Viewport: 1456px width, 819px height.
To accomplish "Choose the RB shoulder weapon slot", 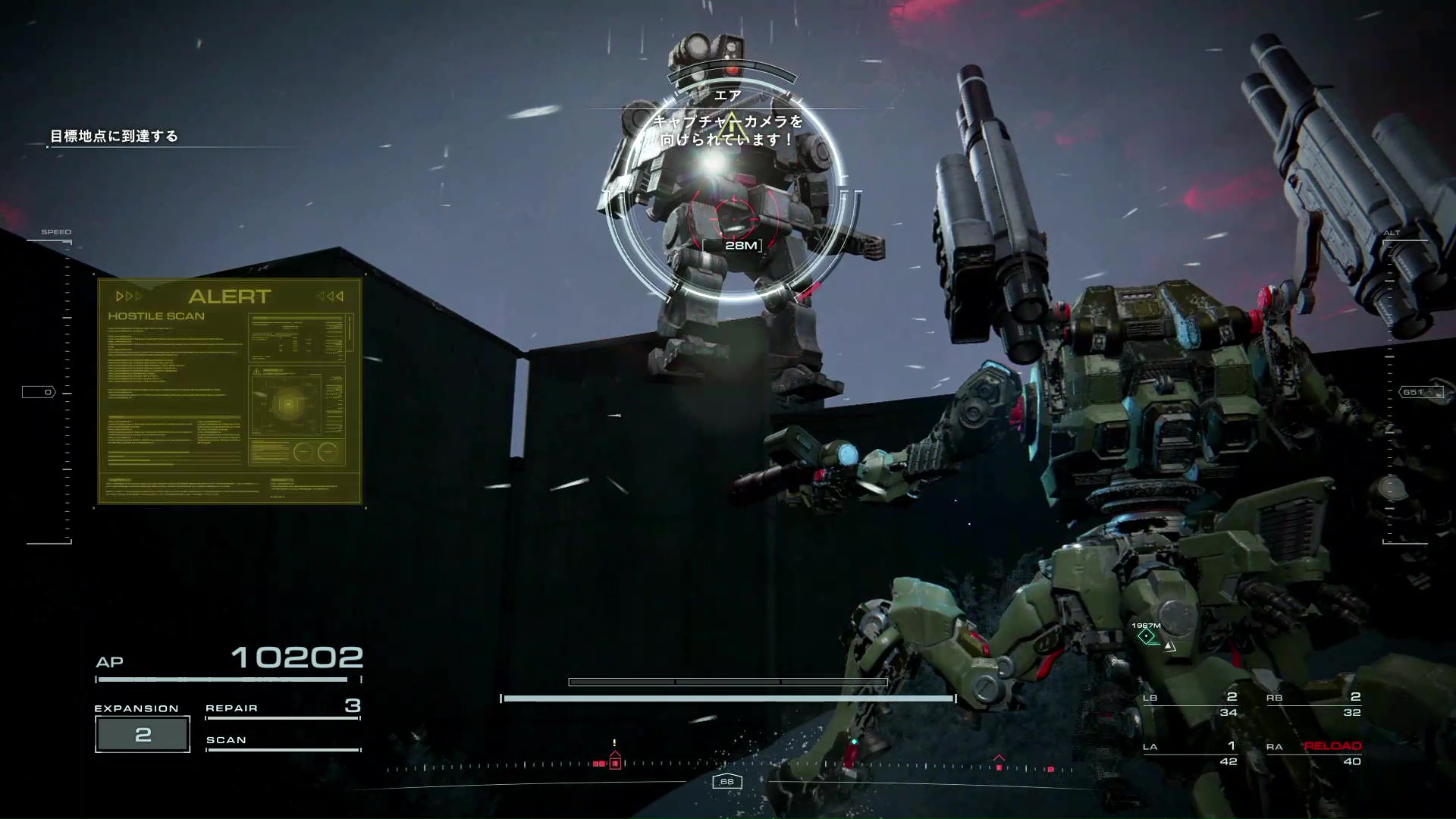I will tap(1314, 704).
